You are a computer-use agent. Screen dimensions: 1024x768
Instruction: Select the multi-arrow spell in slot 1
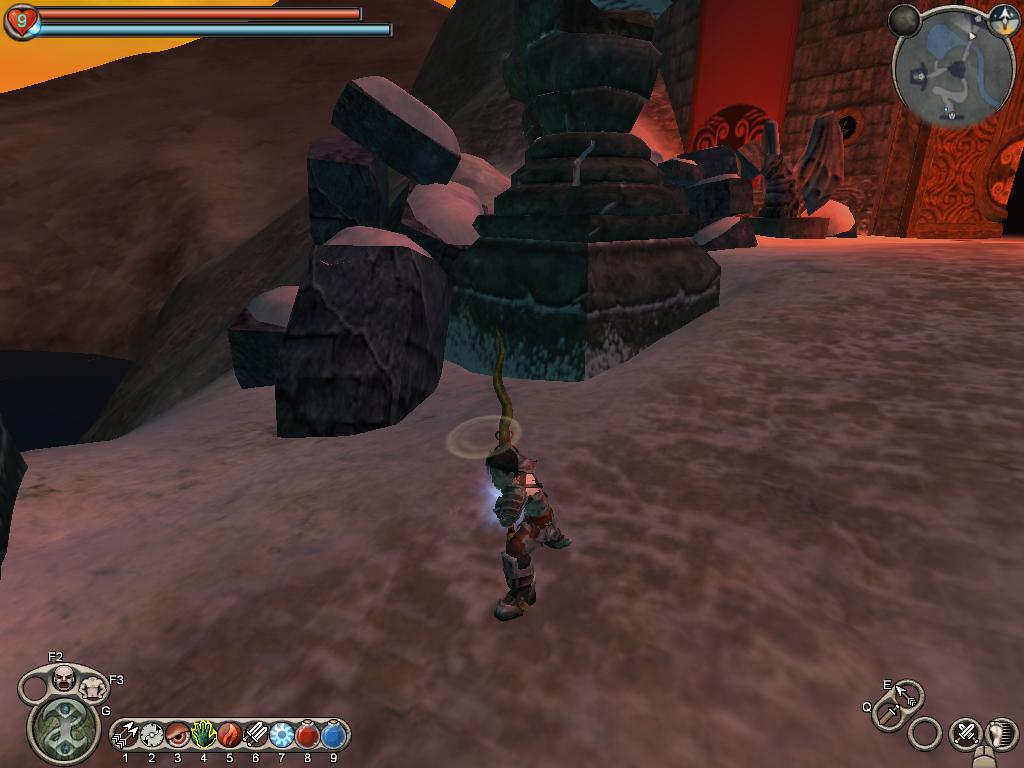pos(126,735)
